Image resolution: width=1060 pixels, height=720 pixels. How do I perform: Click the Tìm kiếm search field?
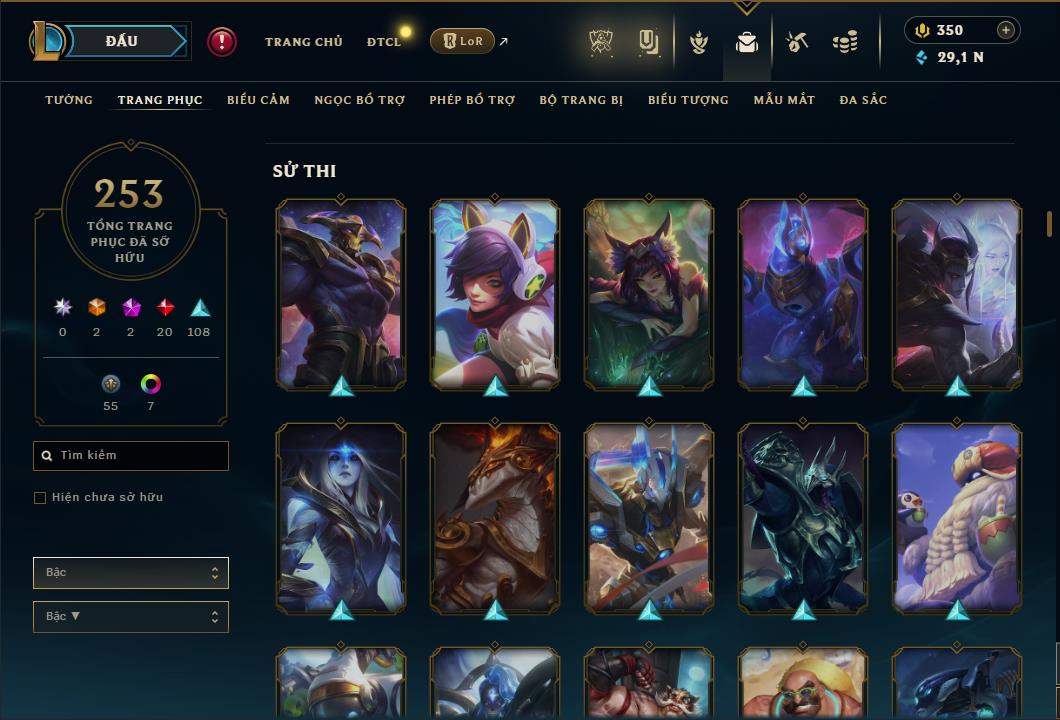(131, 456)
